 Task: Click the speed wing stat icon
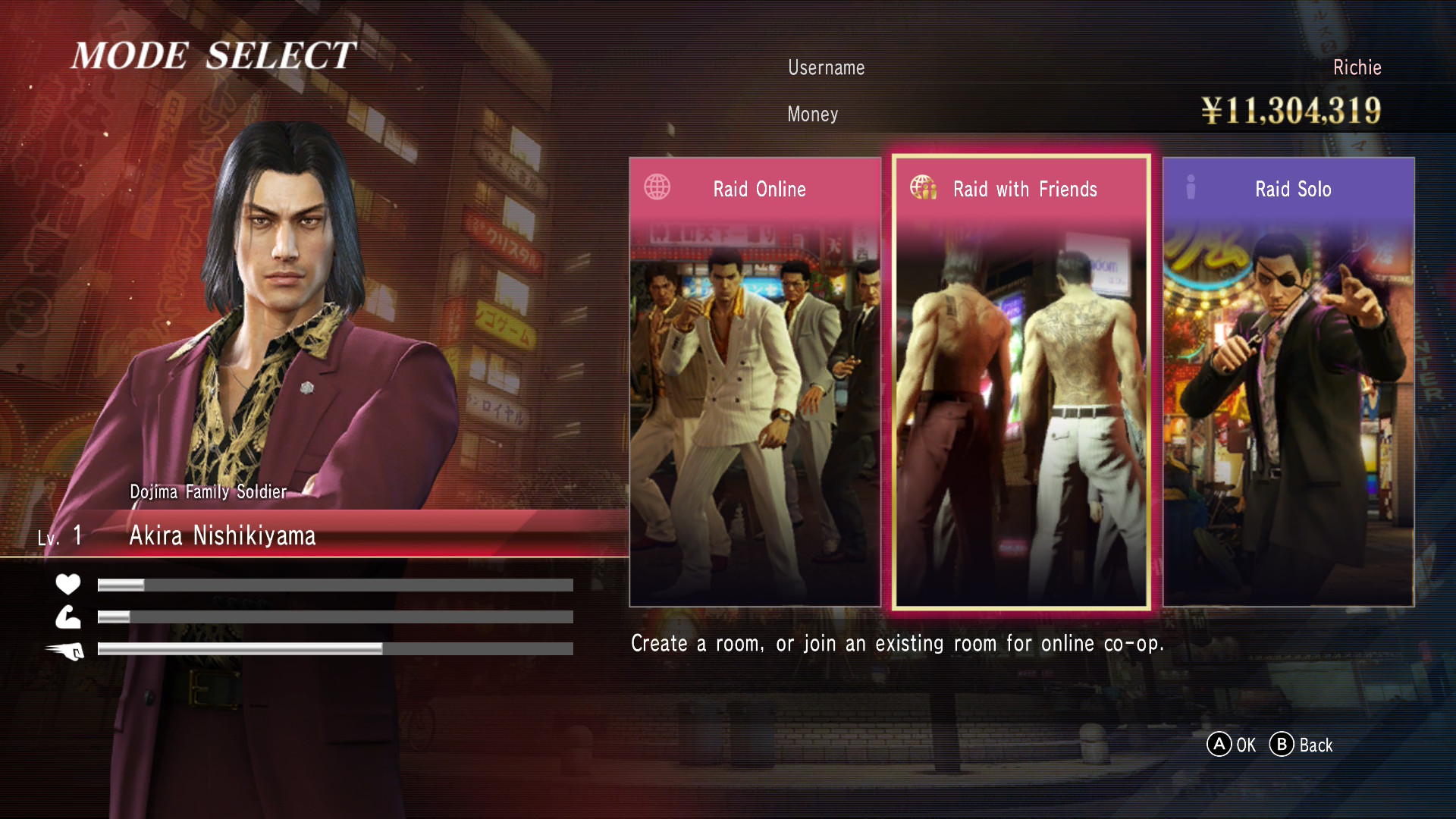tap(68, 651)
